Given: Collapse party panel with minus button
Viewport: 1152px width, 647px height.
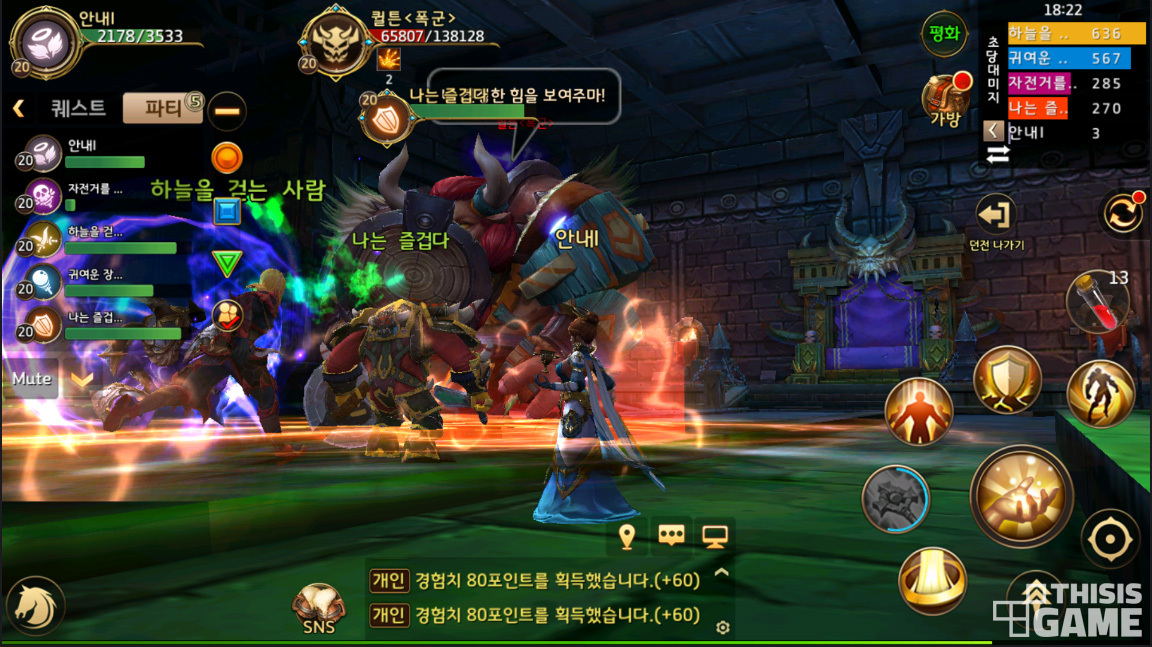Looking at the screenshot, I should (x=228, y=109).
